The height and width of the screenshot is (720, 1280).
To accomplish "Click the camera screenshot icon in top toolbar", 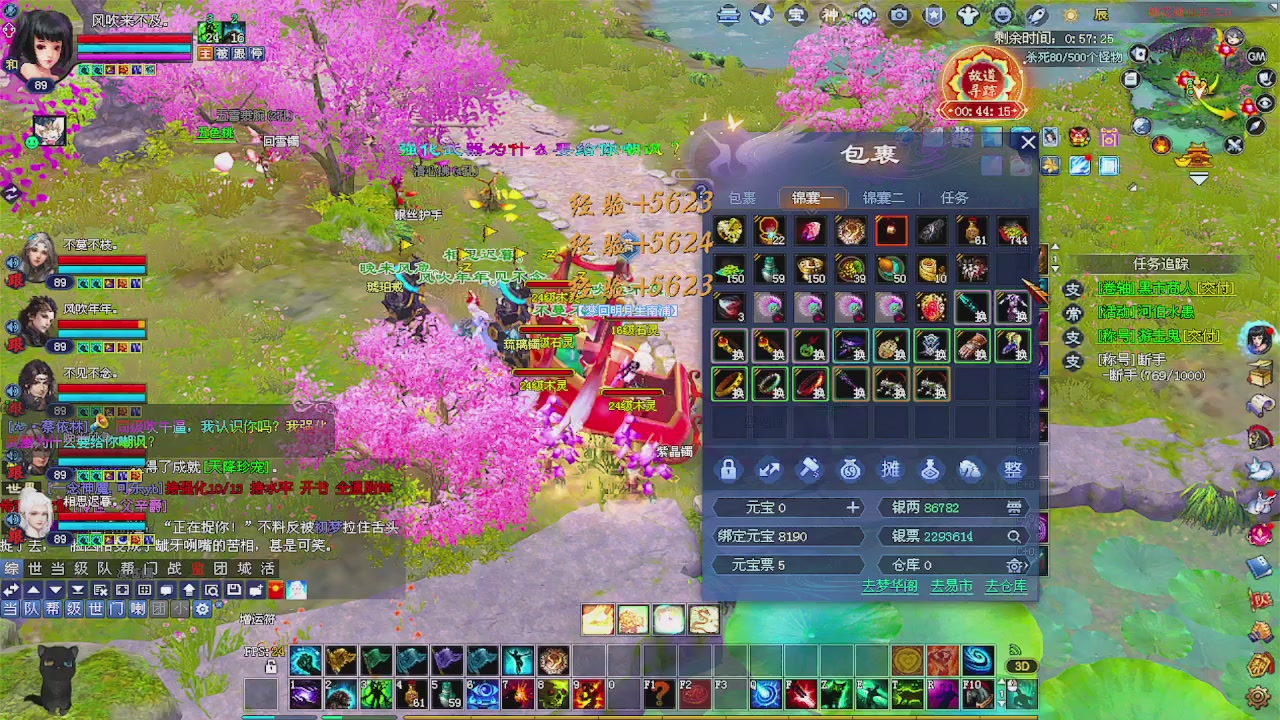I will point(898,15).
